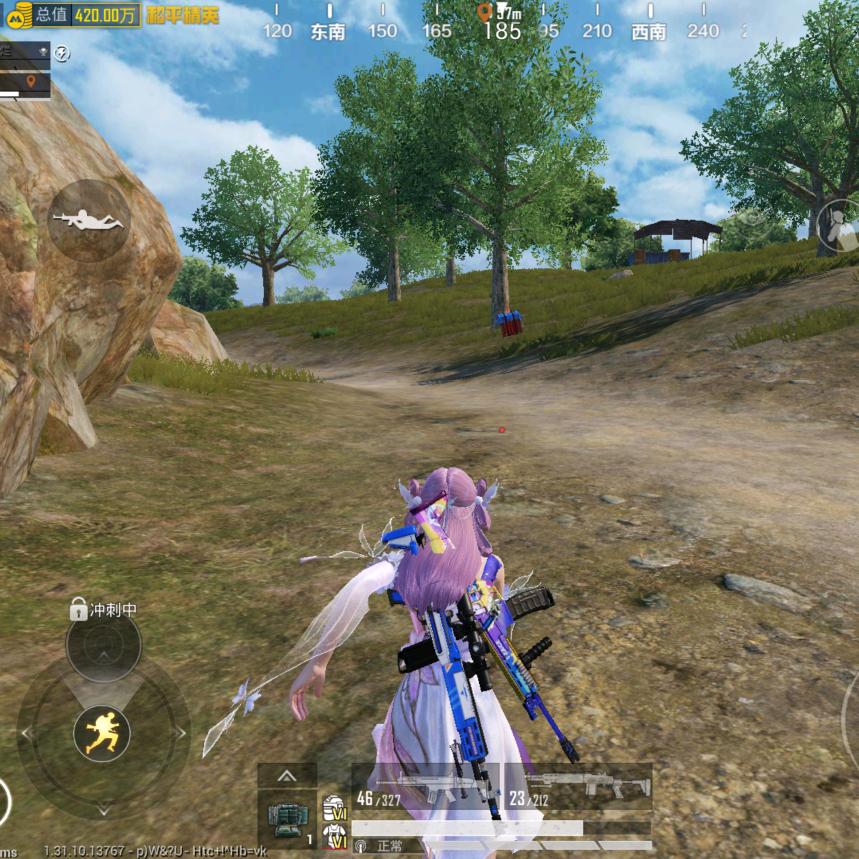Switch to the second rifle with 23 ammo

(x=577, y=784)
